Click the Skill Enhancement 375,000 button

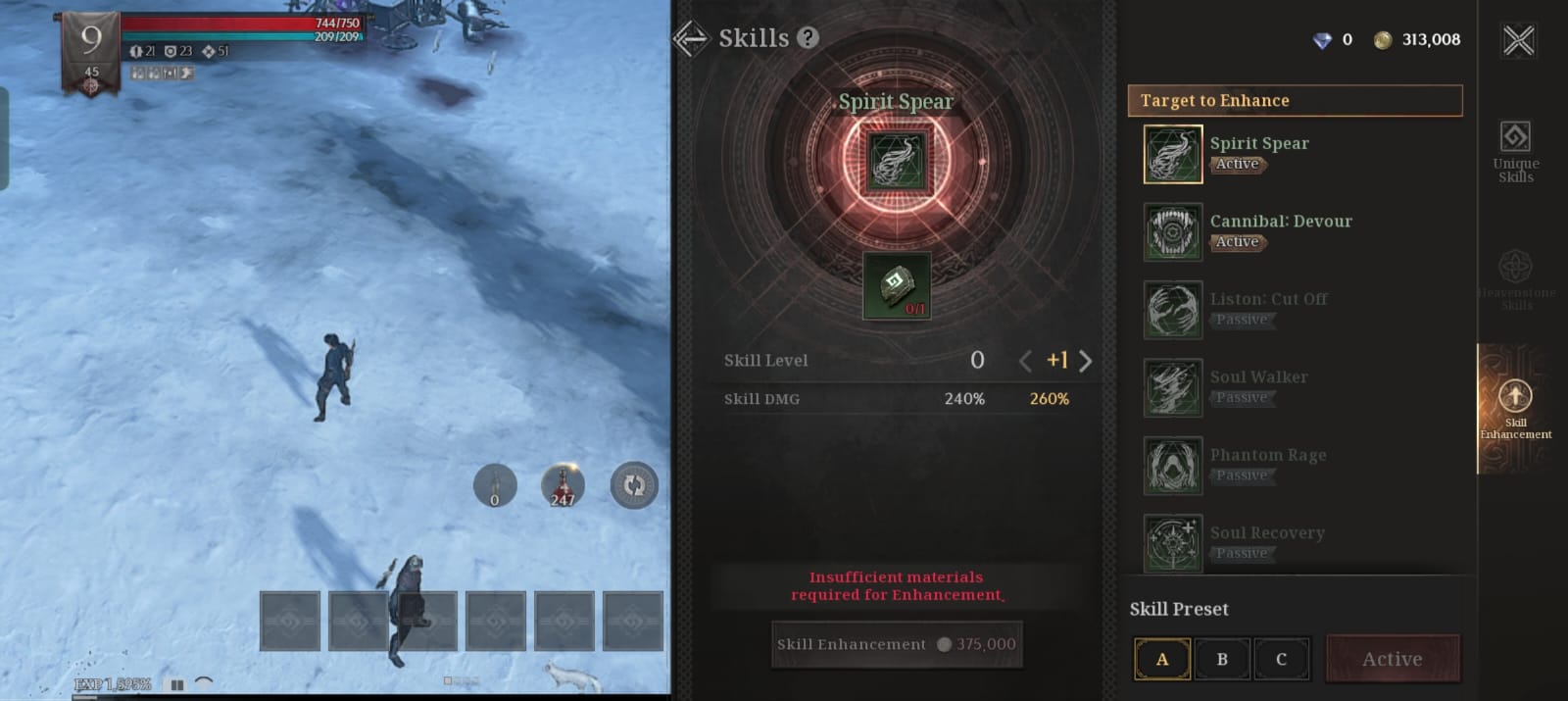coord(896,644)
